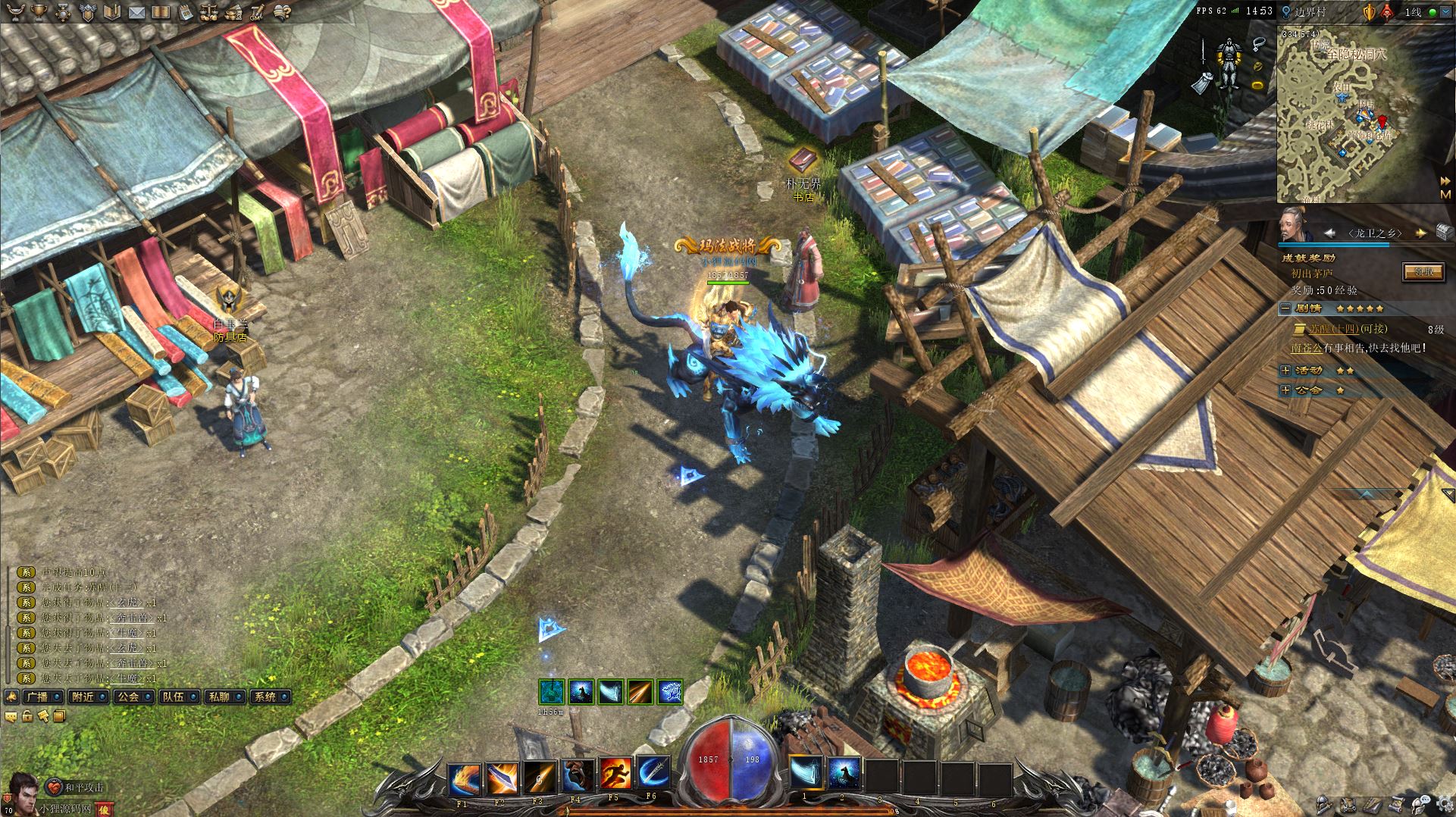
Task: Use the roaring face F4 skill
Action: (x=577, y=776)
